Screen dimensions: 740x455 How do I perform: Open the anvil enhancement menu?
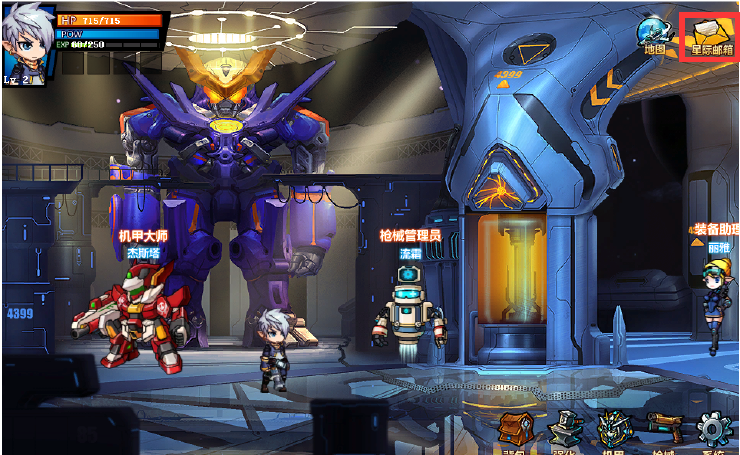tap(565, 430)
